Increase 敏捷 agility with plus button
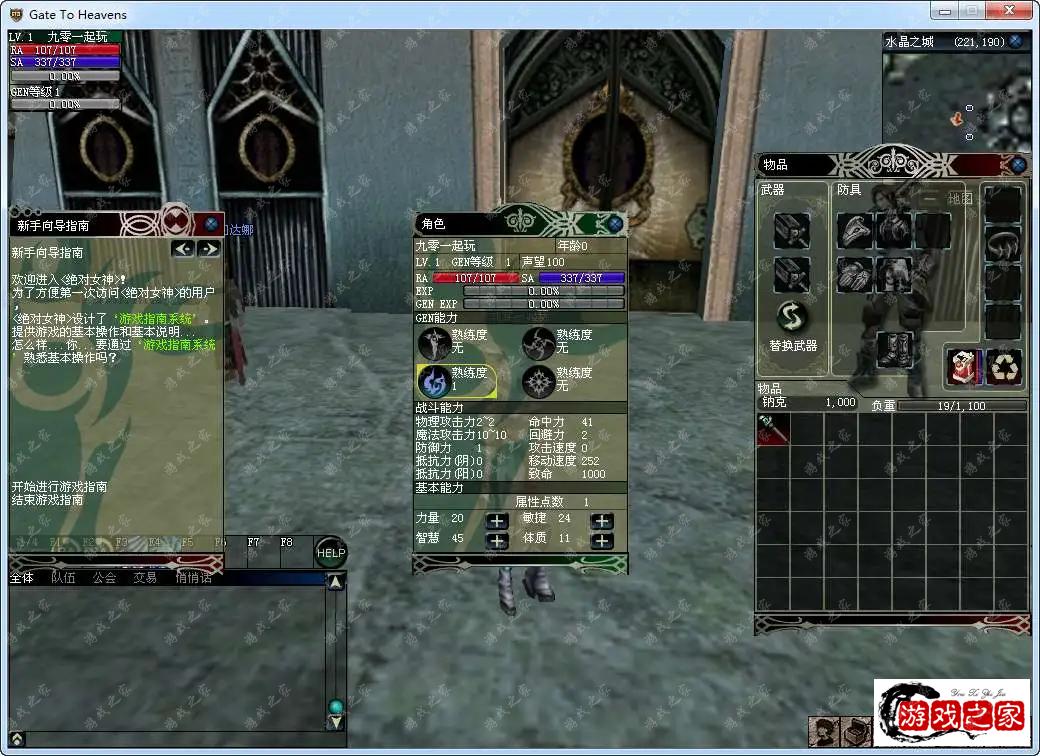This screenshot has width=1040, height=756. pyautogui.click(x=601, y=521)
